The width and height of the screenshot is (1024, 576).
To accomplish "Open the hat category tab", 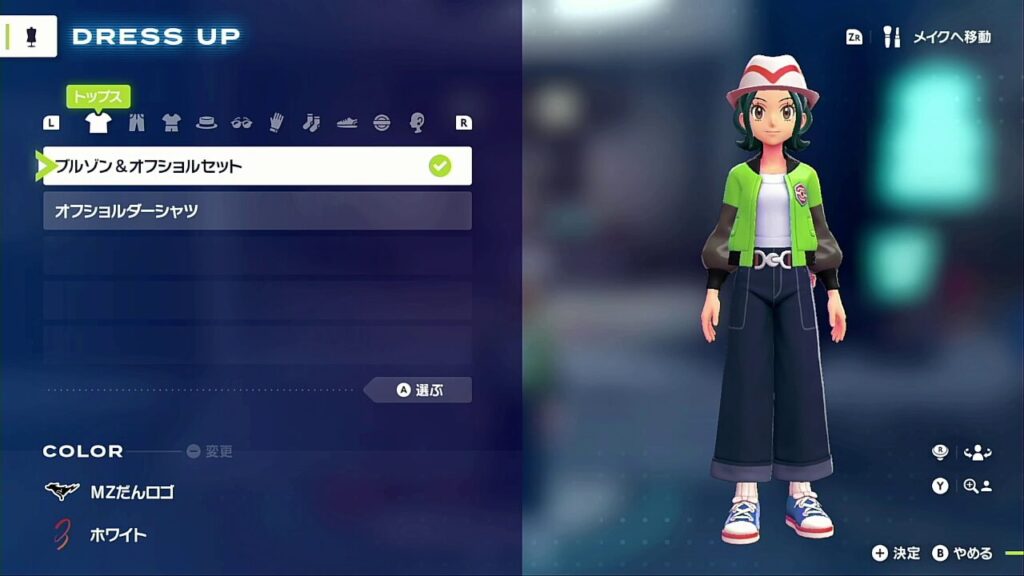I will pyautogui.click(x=206, y=123).
